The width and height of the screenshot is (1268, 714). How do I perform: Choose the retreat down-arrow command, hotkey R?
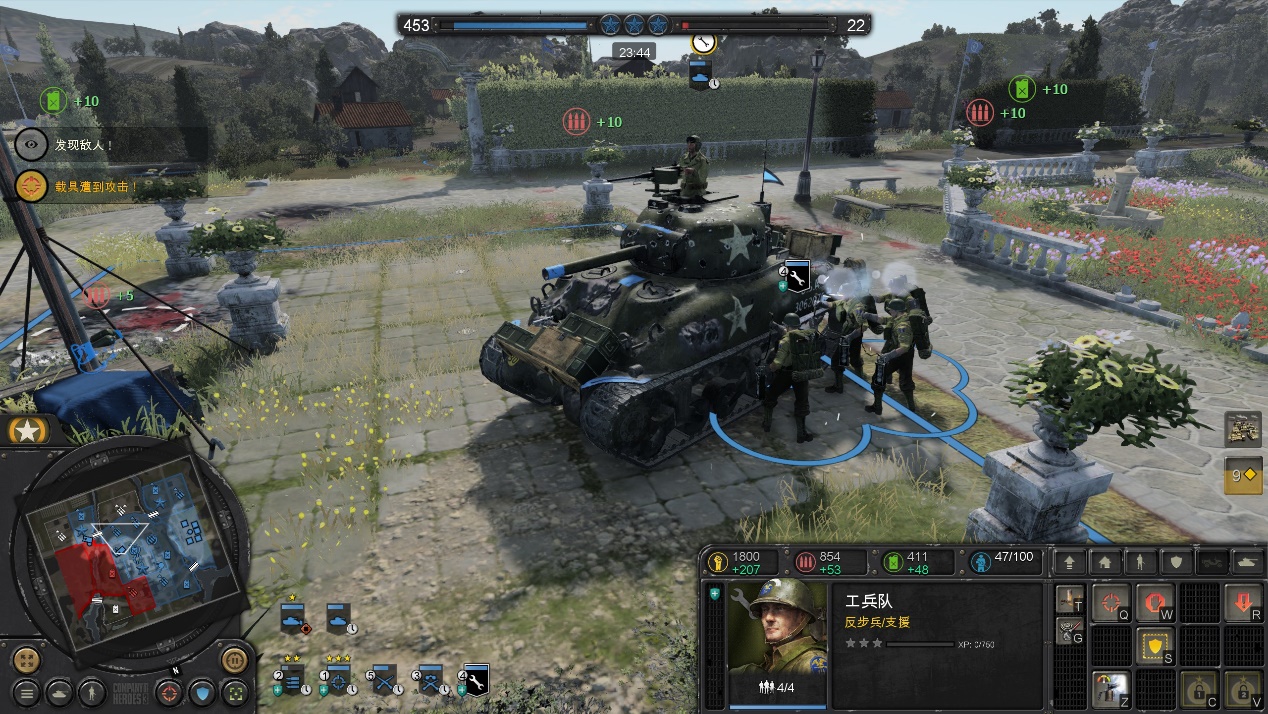tap(1243, 603)
